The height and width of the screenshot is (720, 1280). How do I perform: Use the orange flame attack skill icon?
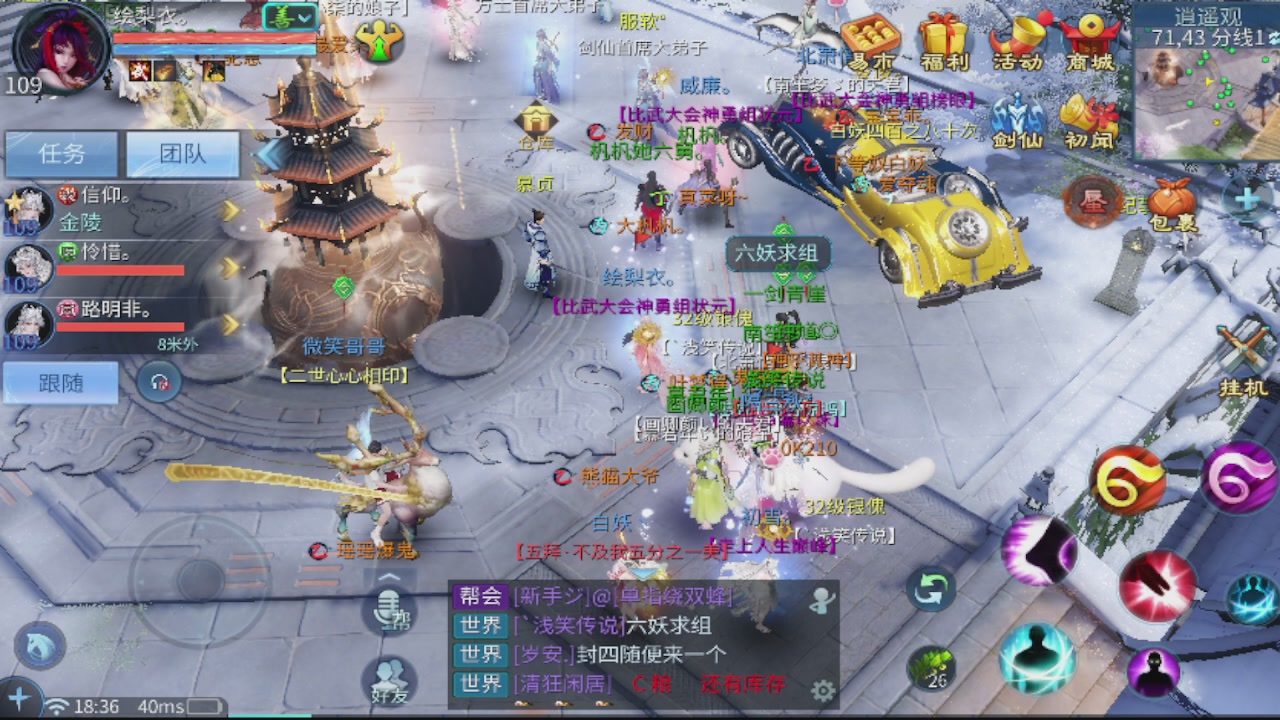[x=1129, y=478]
